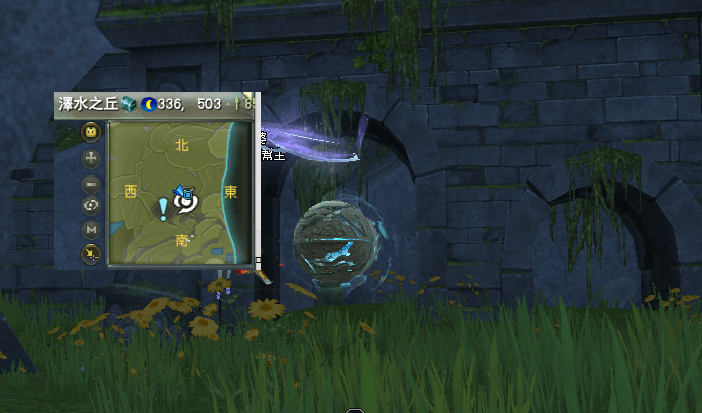
Task: Select the exclamation quest marker on the minimap
Action: (x=163, y=208)
